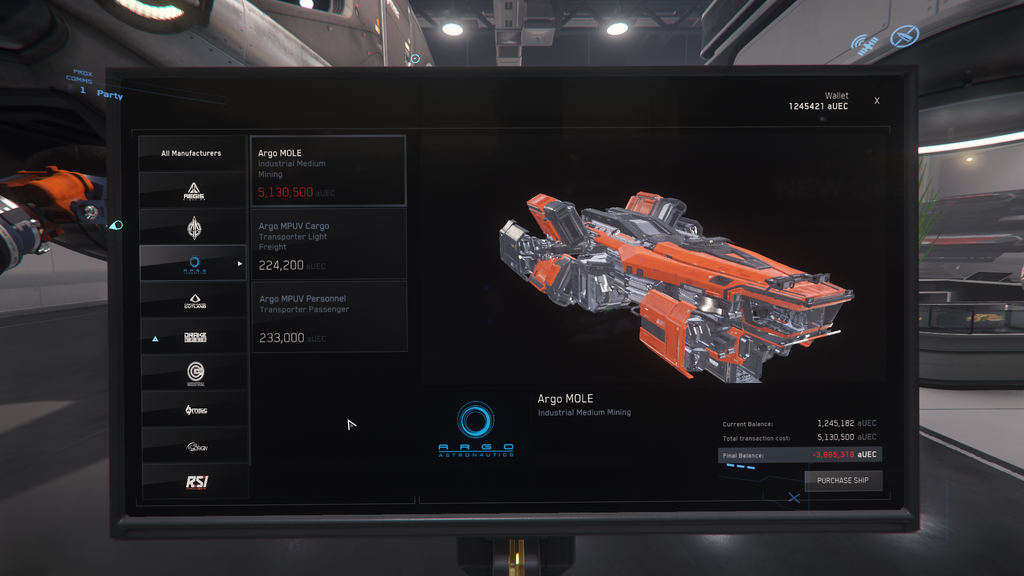This screenshot has height=576, width=1024.
Task: Select the All Manufacturers filter
Action: (x=192, y=153)
